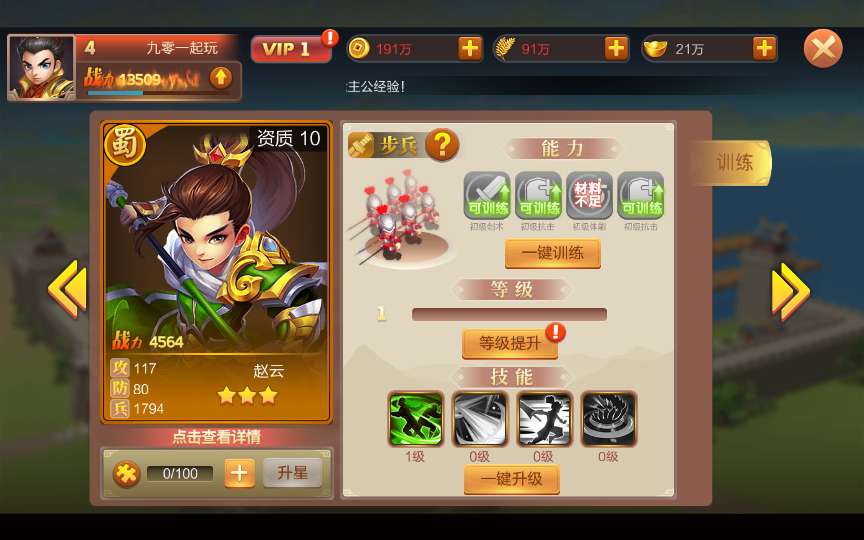
Task: Open the 步兵 help question mark
Action: point(442,146)
